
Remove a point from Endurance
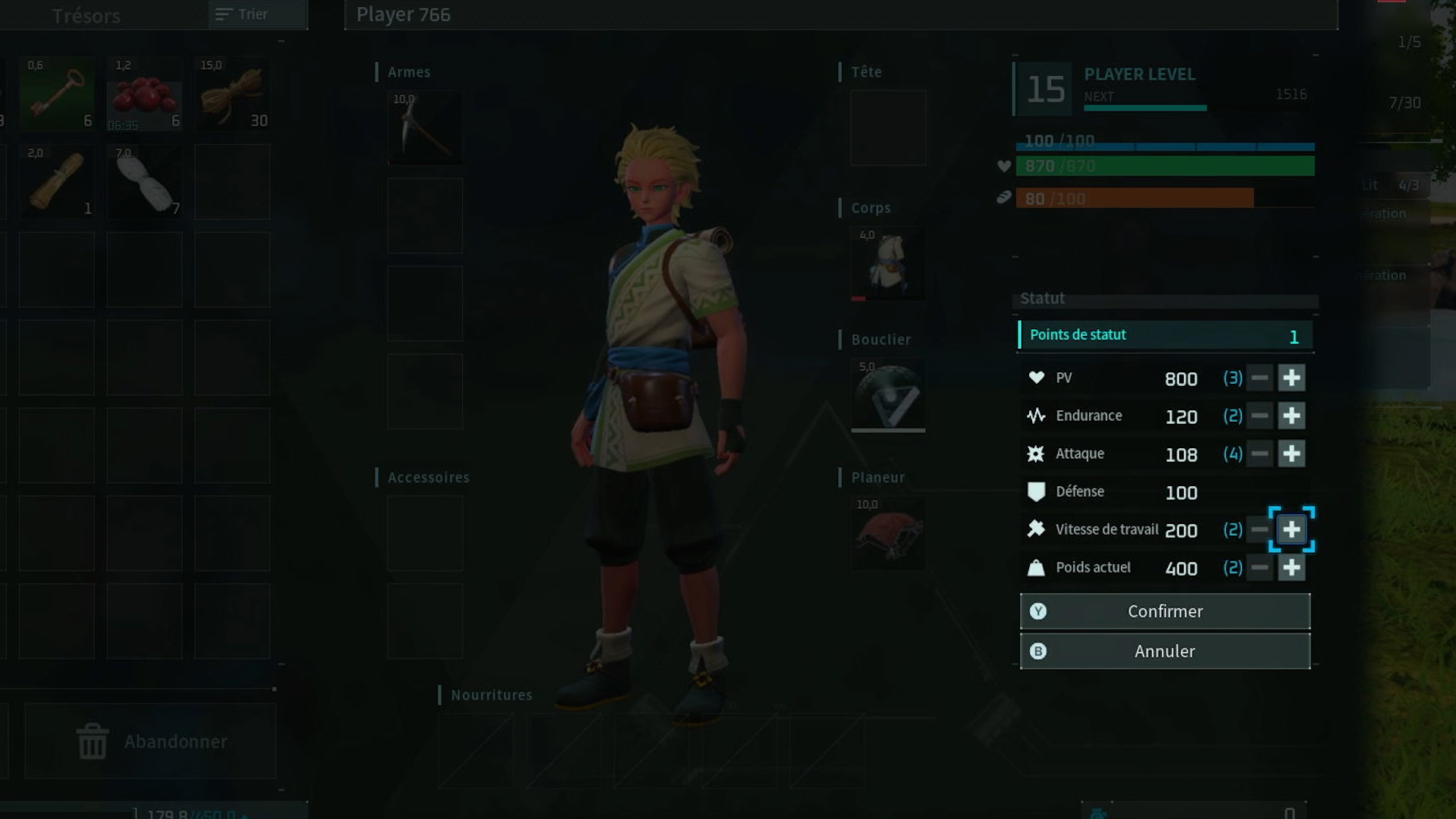[x=1260, y=416]
